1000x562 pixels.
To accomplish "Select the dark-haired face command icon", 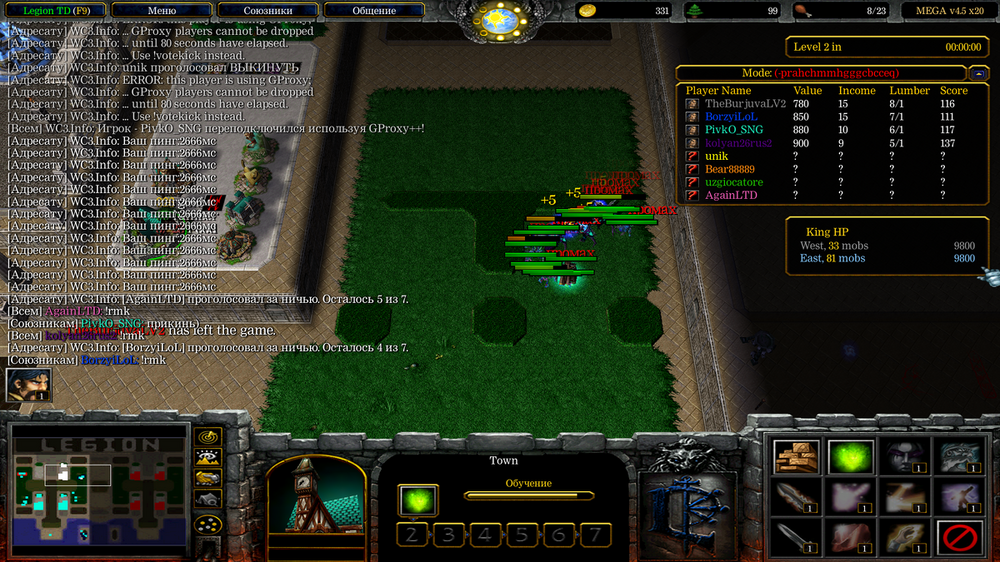I will coord(904,457).
